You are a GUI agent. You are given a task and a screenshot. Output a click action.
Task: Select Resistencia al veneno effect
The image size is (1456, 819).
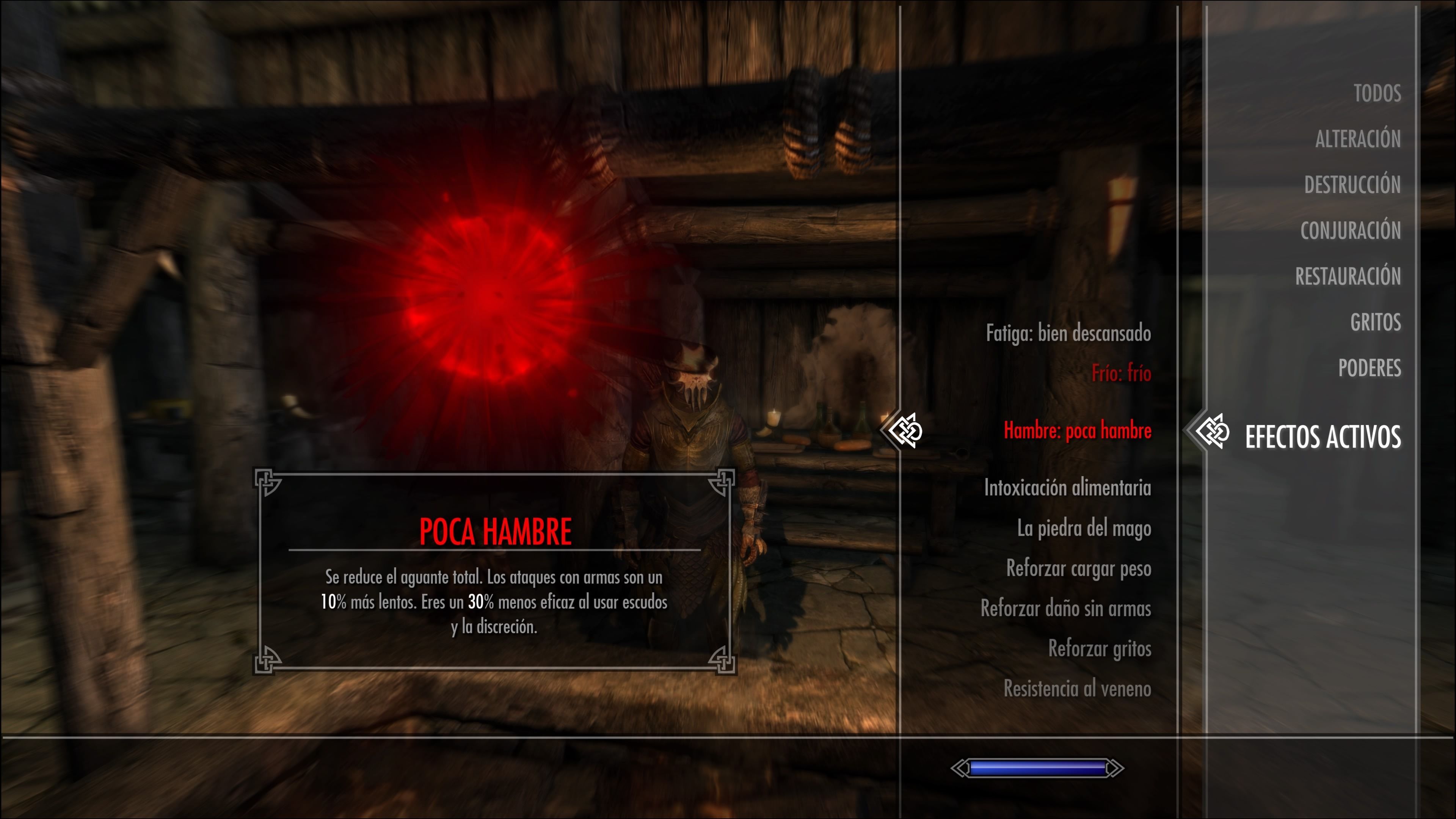(1077, 689)
